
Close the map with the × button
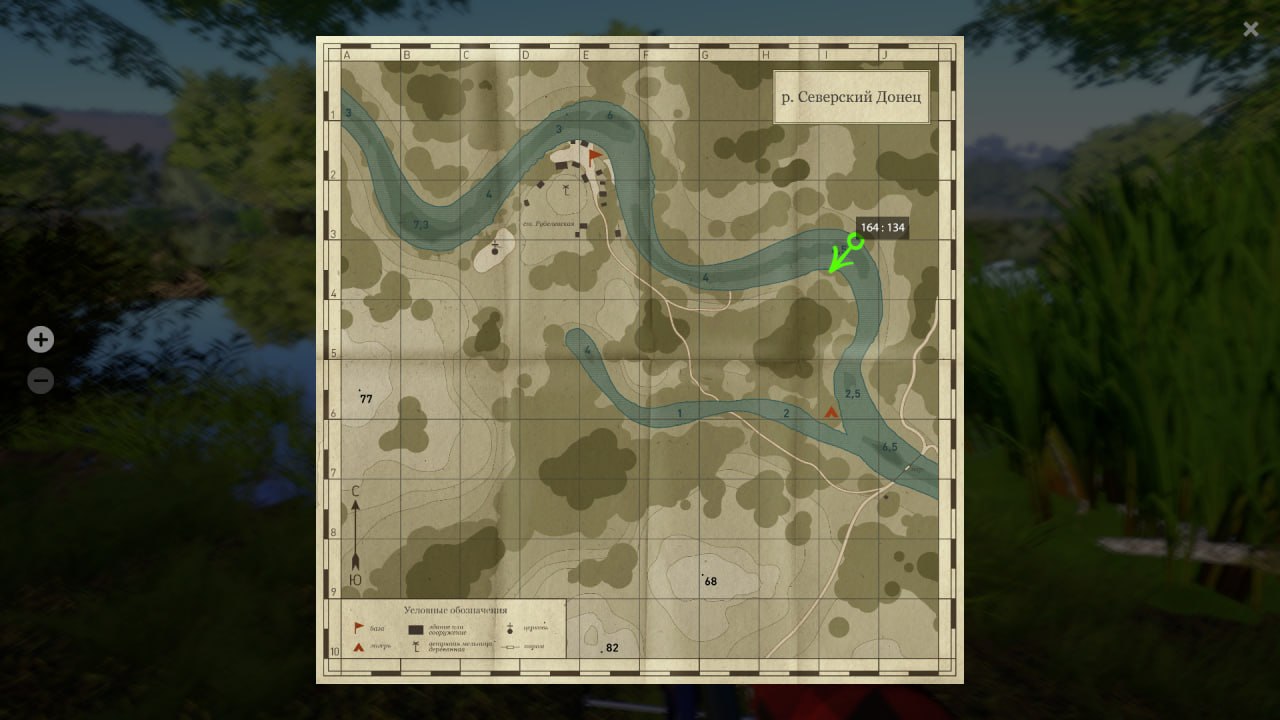[x=1250, y=29]
